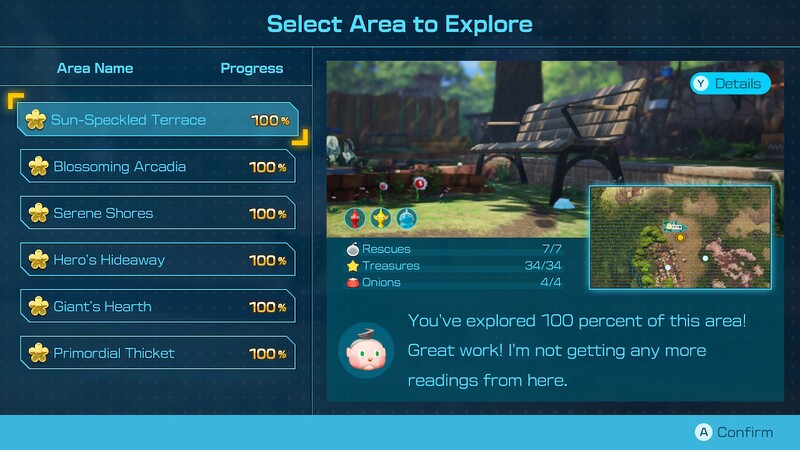Pick Giant's Hearth to explore
800x450 pixels.
click(x=157, y=306)
